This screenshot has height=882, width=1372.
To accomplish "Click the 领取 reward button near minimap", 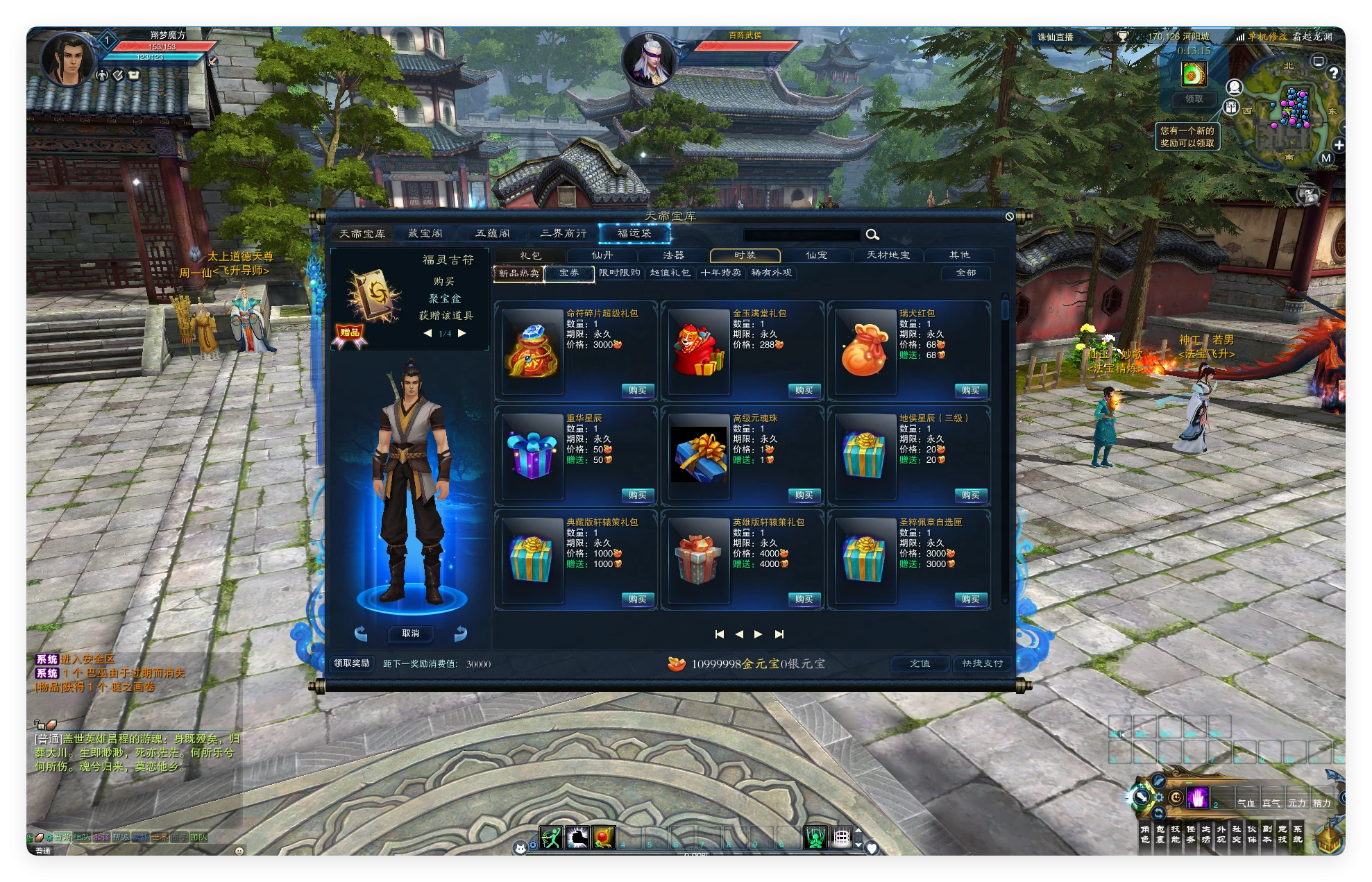I will [x=1194, y=99].
